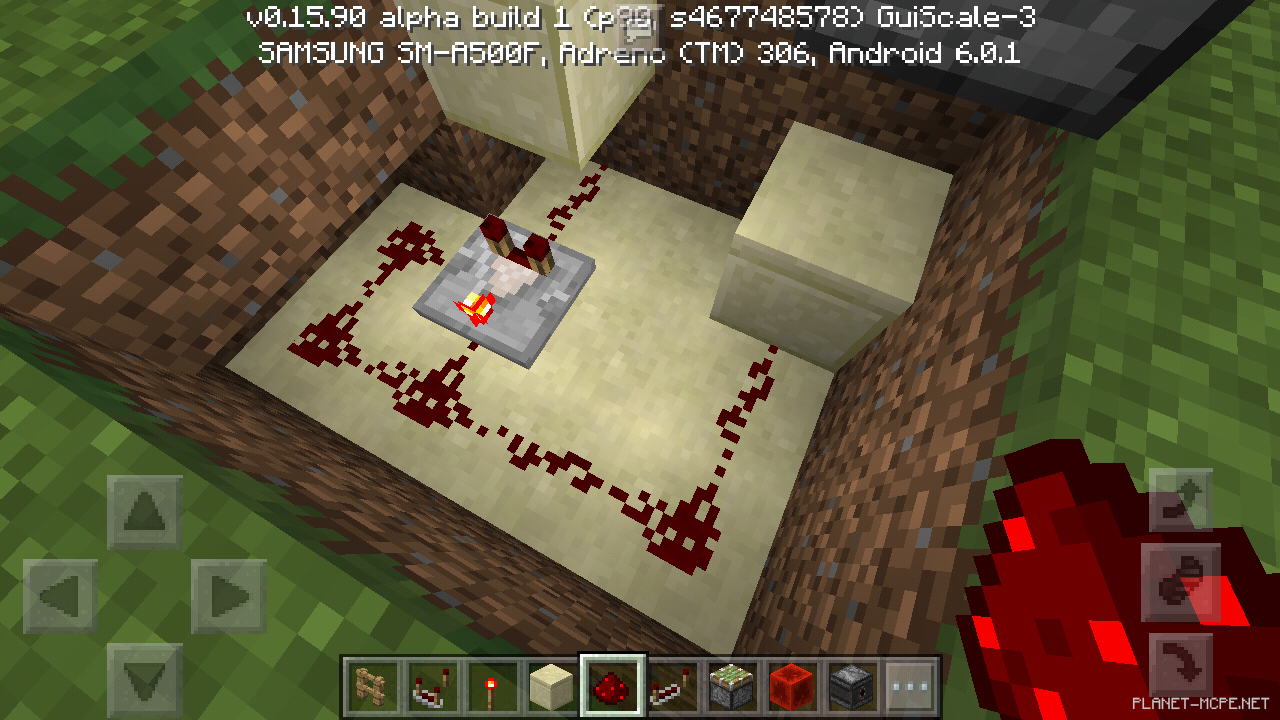This screenshot has height=720, width=1280.
Task: Select the sandstone block hotbar slot
Action: (551, 687)
